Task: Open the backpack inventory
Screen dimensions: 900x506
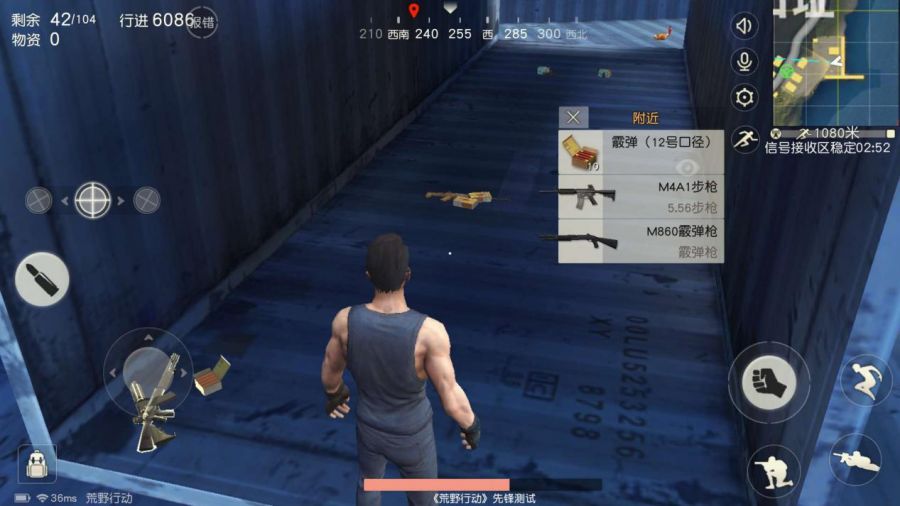Action: click(x=38, y=463)
